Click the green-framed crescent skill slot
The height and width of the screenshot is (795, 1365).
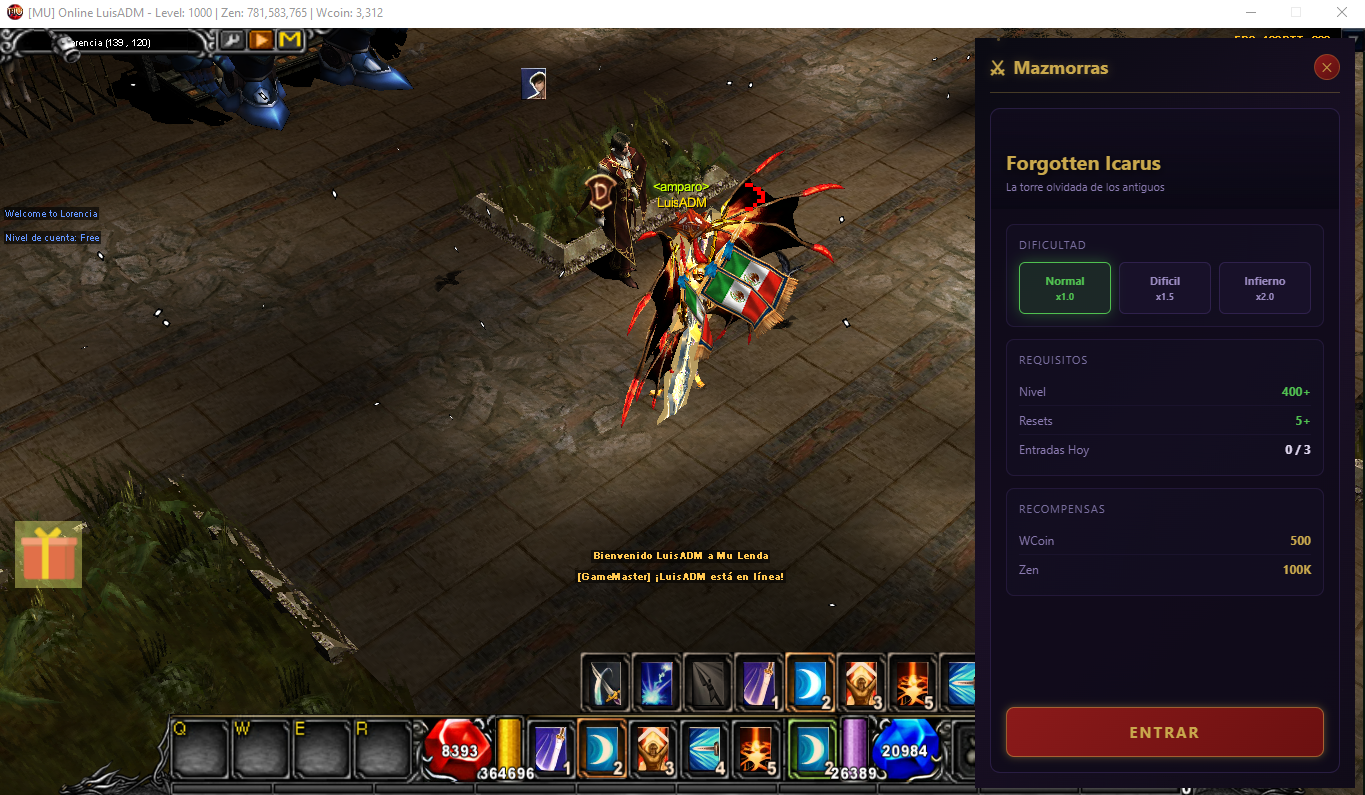[x=812, y=748]
